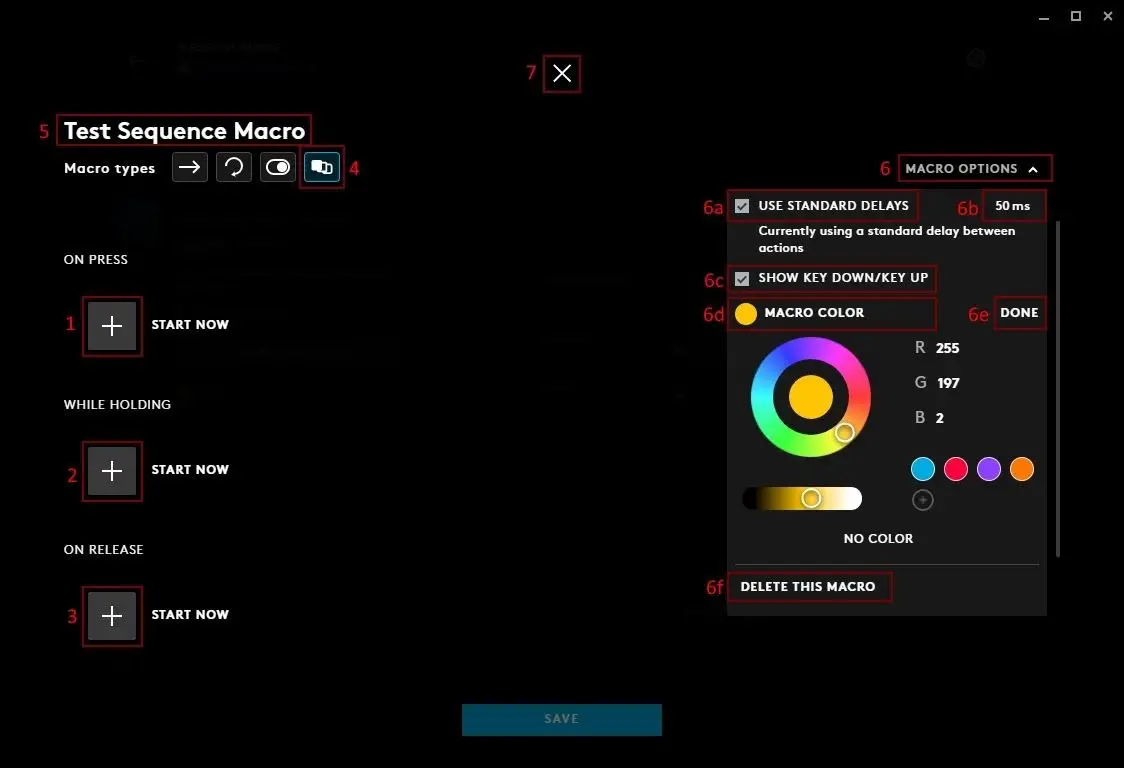The height and width of the screenshot is (768, 1124).
Task: Delete this macro
Action: point(808,587)
